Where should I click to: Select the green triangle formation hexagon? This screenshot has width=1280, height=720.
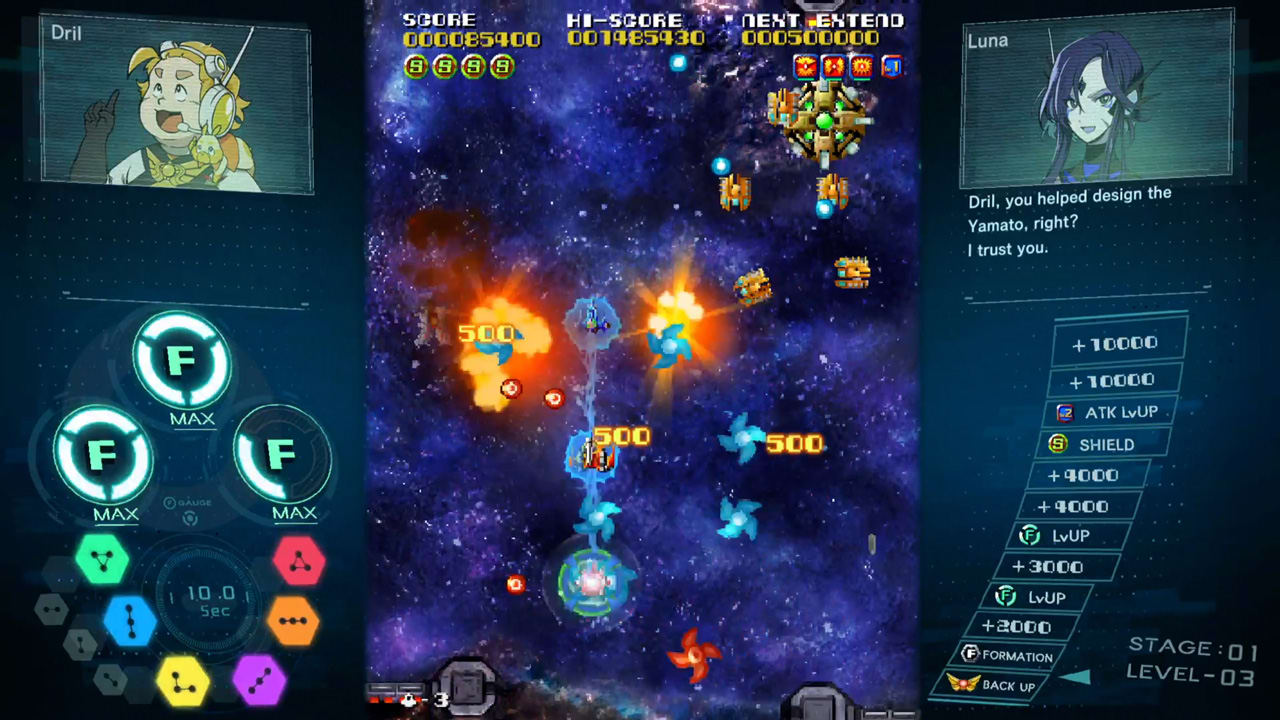pyautogui.click(x=104, y=560)
